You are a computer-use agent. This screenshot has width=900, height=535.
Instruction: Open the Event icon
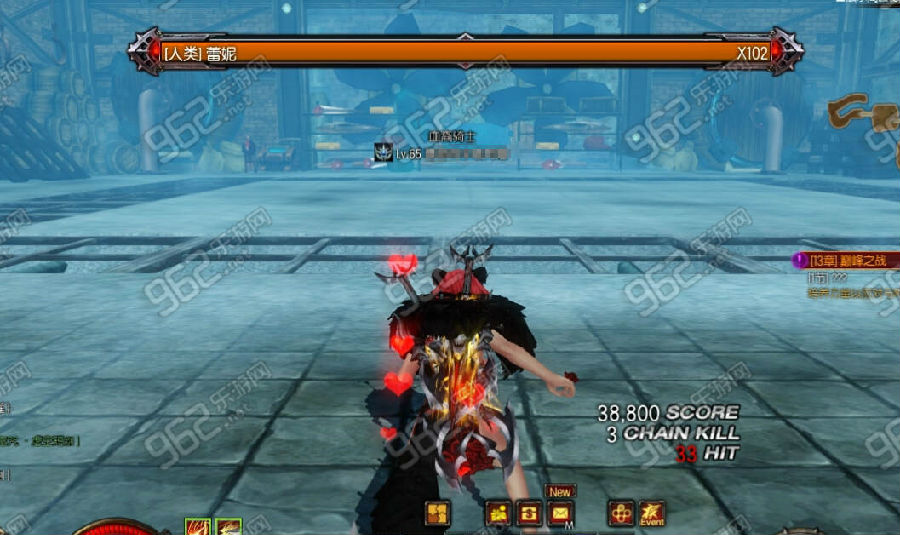coord(652,513)
